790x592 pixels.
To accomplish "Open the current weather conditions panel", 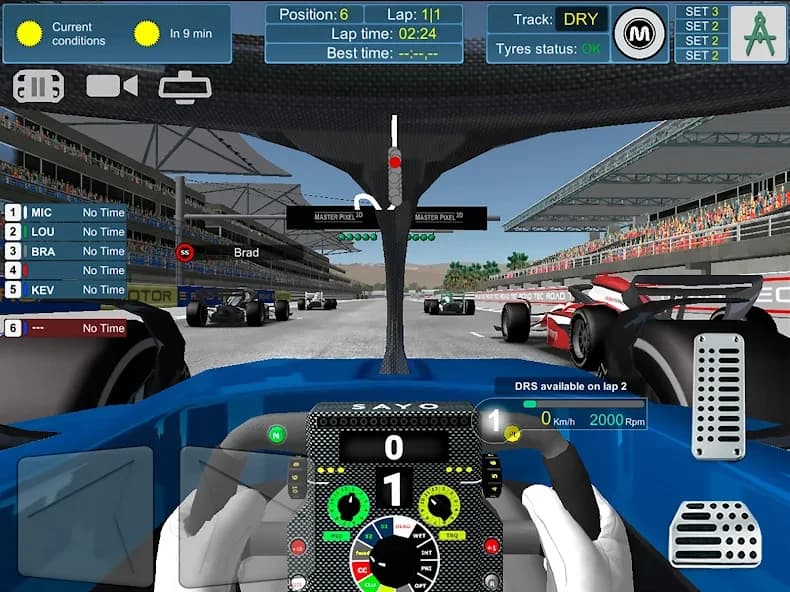I will click(x=117, y=34).
